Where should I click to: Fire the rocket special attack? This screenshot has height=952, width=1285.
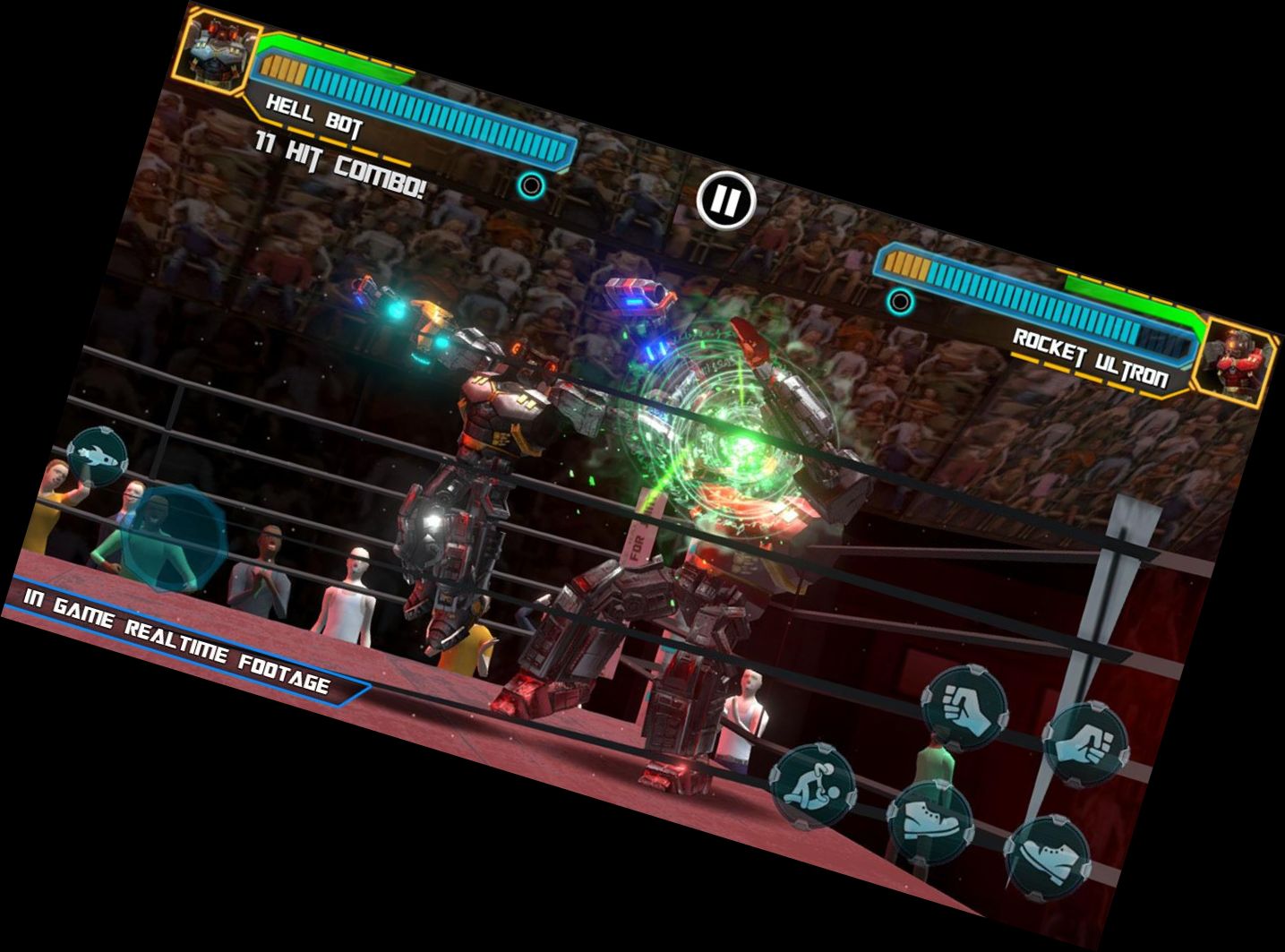96,457
